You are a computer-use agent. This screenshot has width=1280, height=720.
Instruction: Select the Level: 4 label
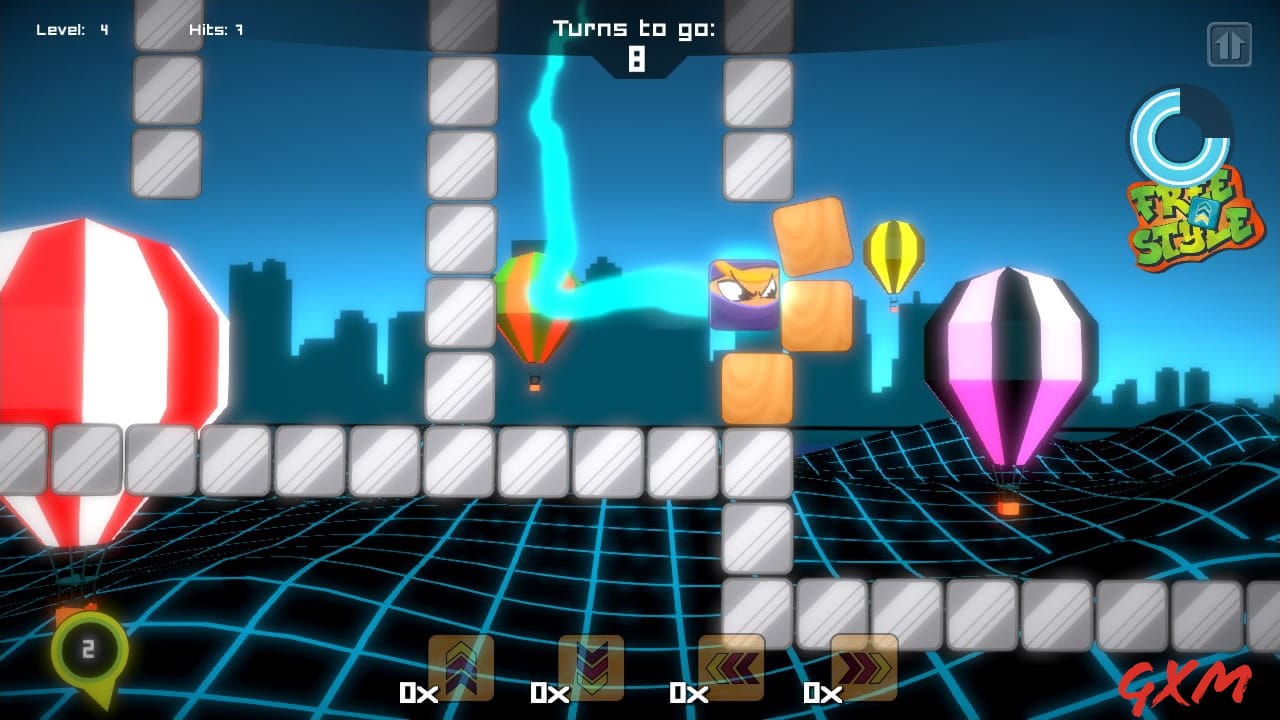point(70,28)
